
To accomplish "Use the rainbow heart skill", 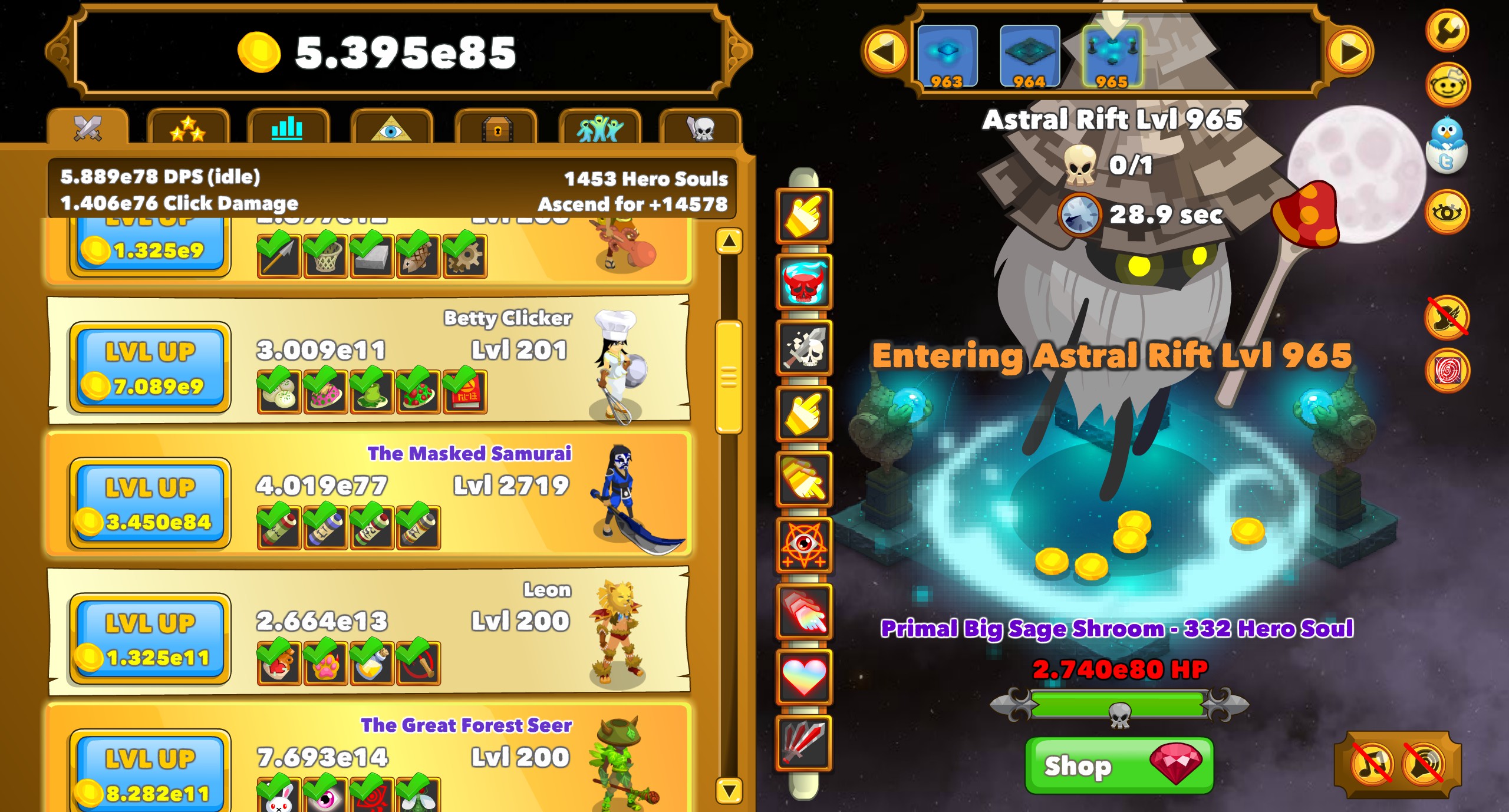I will (804, 678).
